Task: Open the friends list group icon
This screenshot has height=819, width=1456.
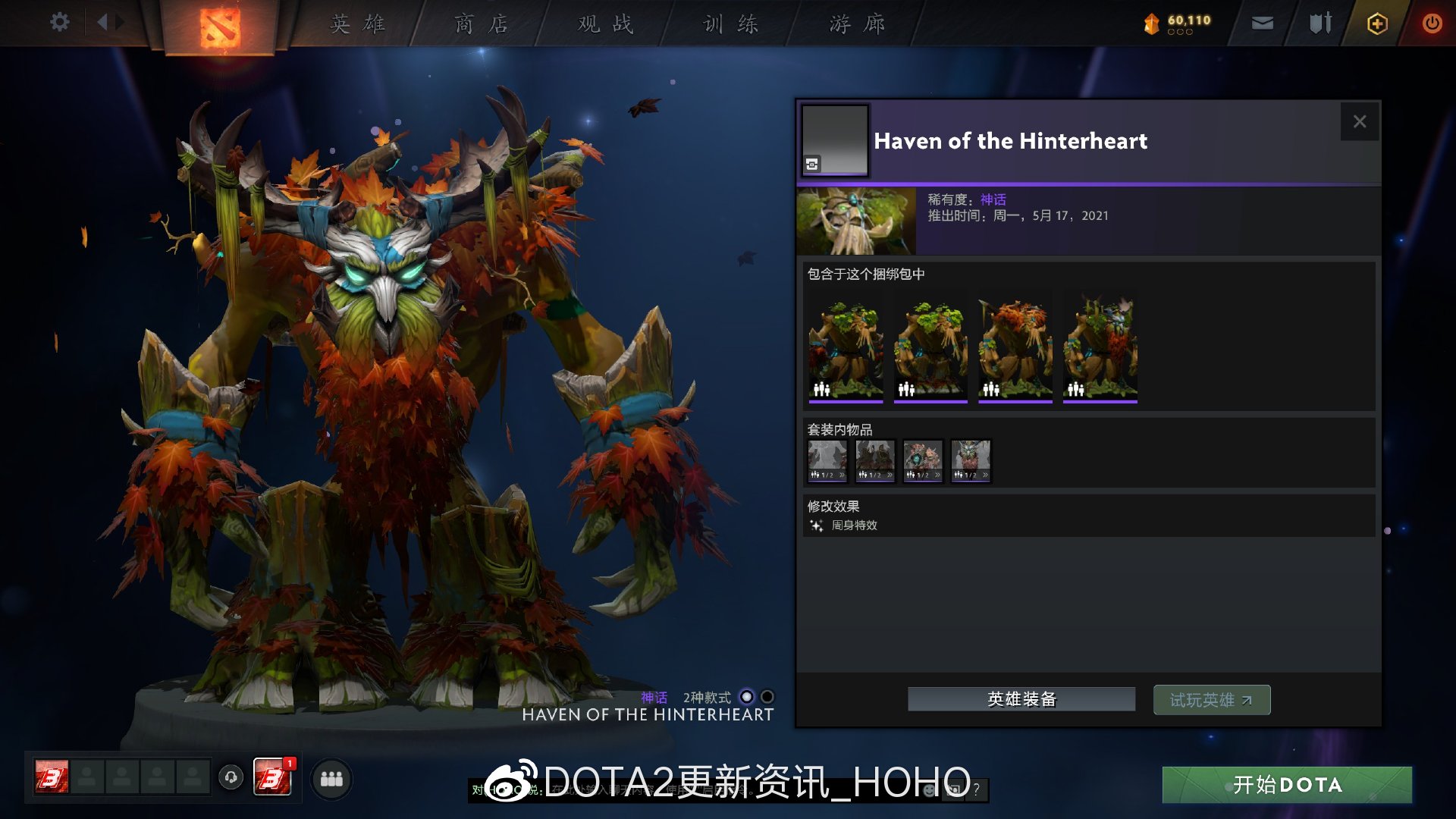Action: pyautogui.click(x=331, y=778)
